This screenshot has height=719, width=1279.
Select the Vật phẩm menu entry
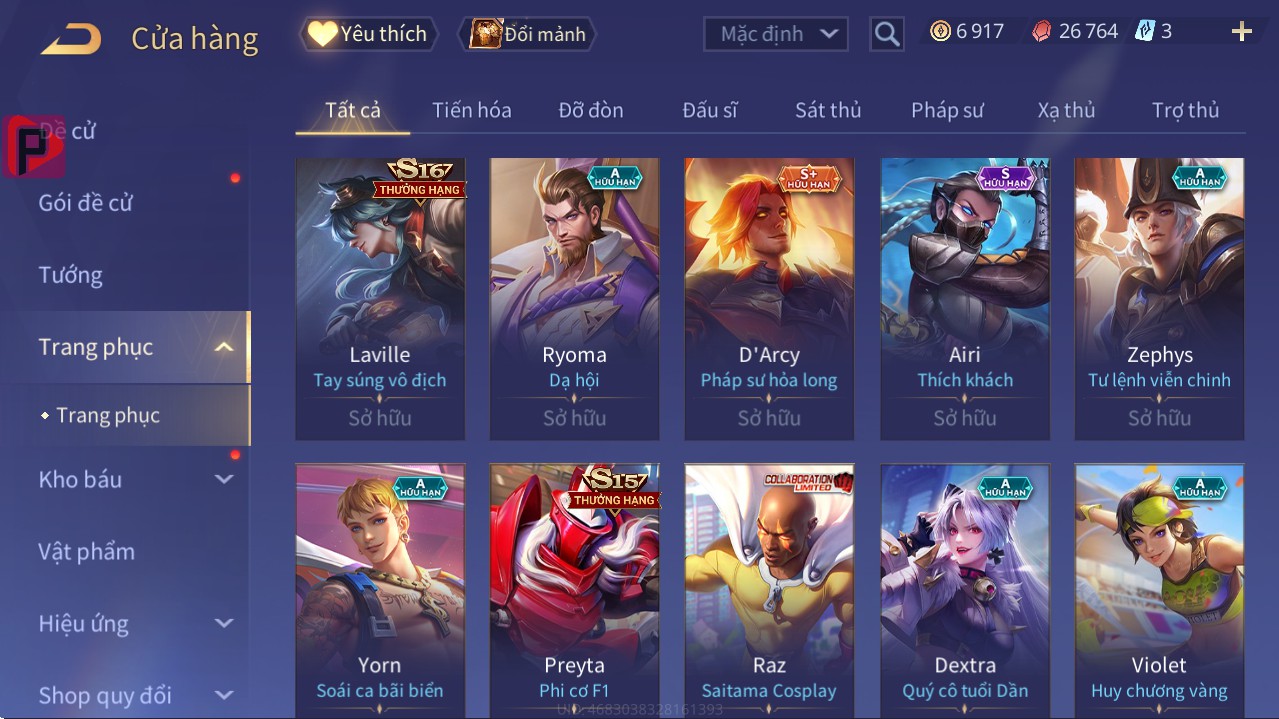(86, 551)
